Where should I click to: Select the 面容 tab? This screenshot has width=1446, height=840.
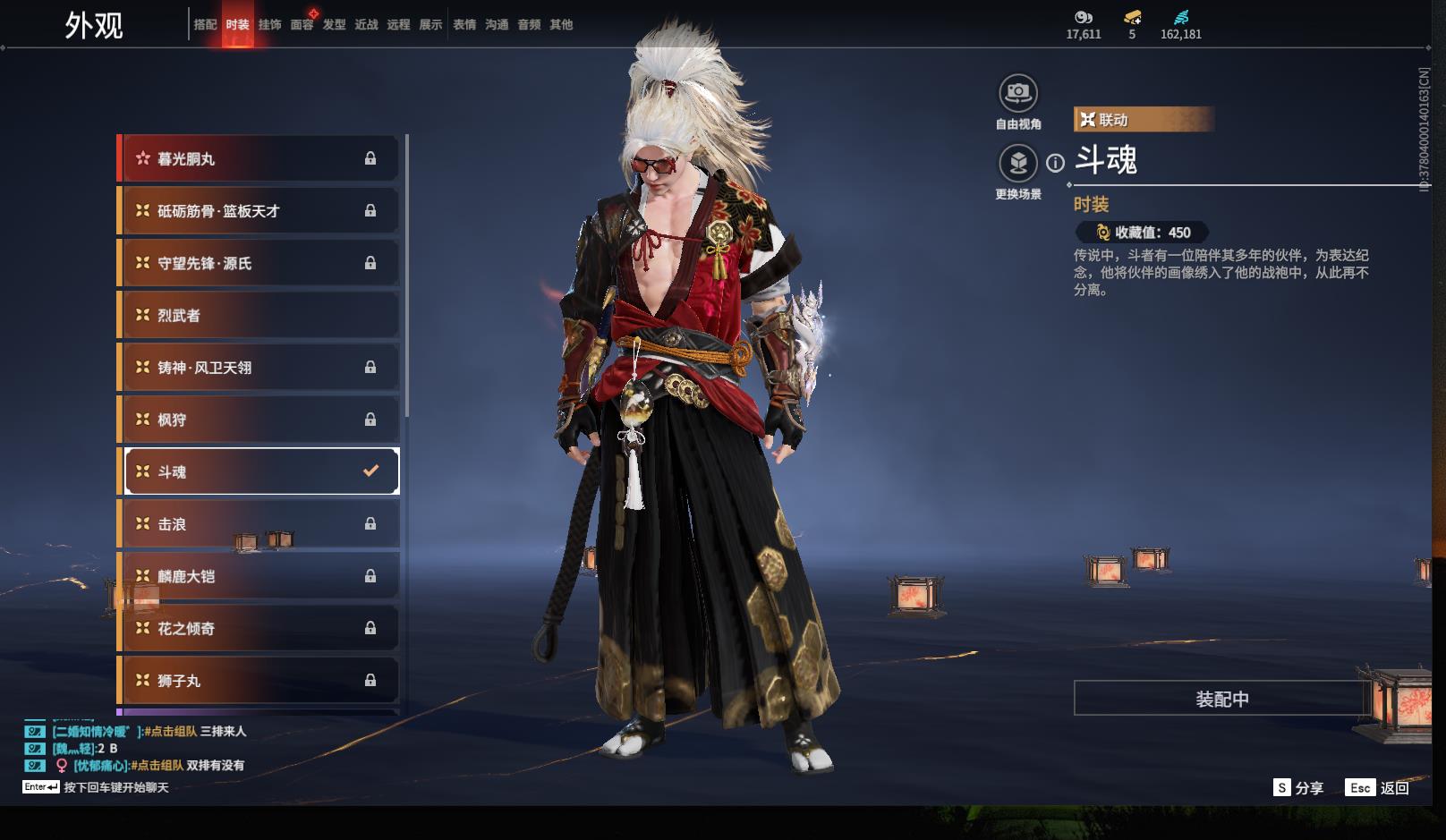302,25
